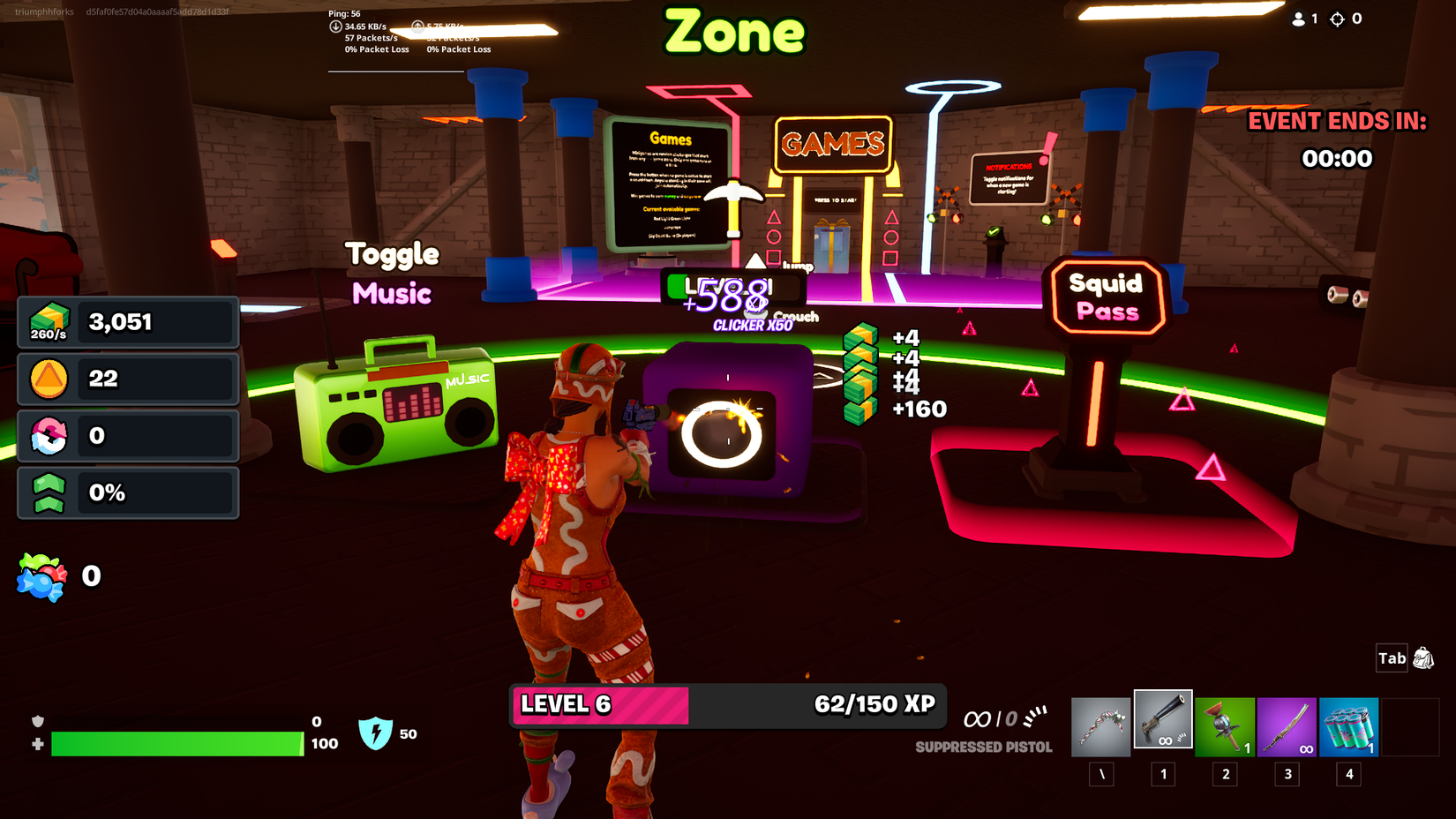This screenshot has height=819, width=1456.
Task: Select the chug cans in slot 4
Action: pos(1348,724)
